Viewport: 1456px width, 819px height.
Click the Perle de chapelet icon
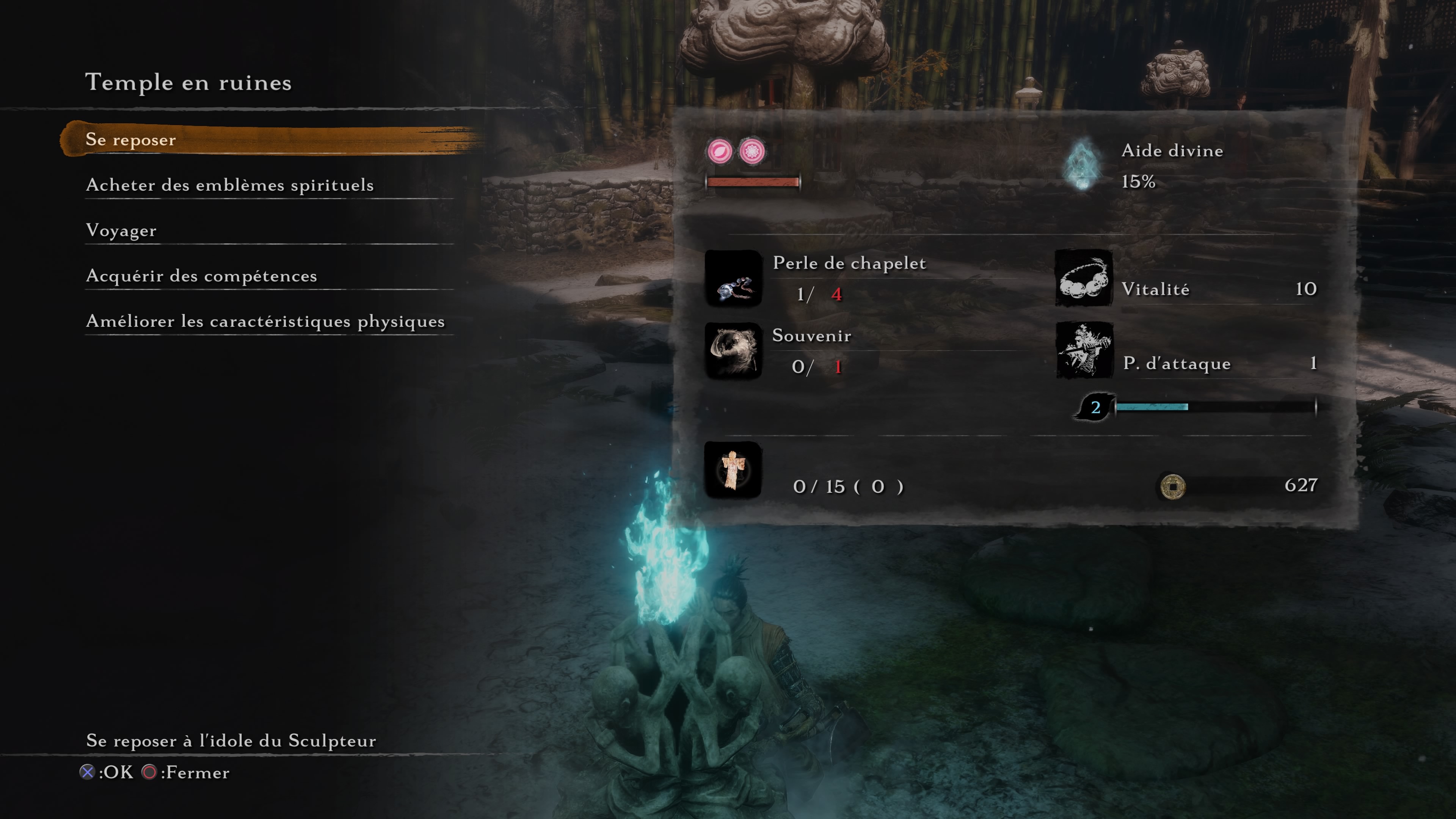[x=733, y=279]
